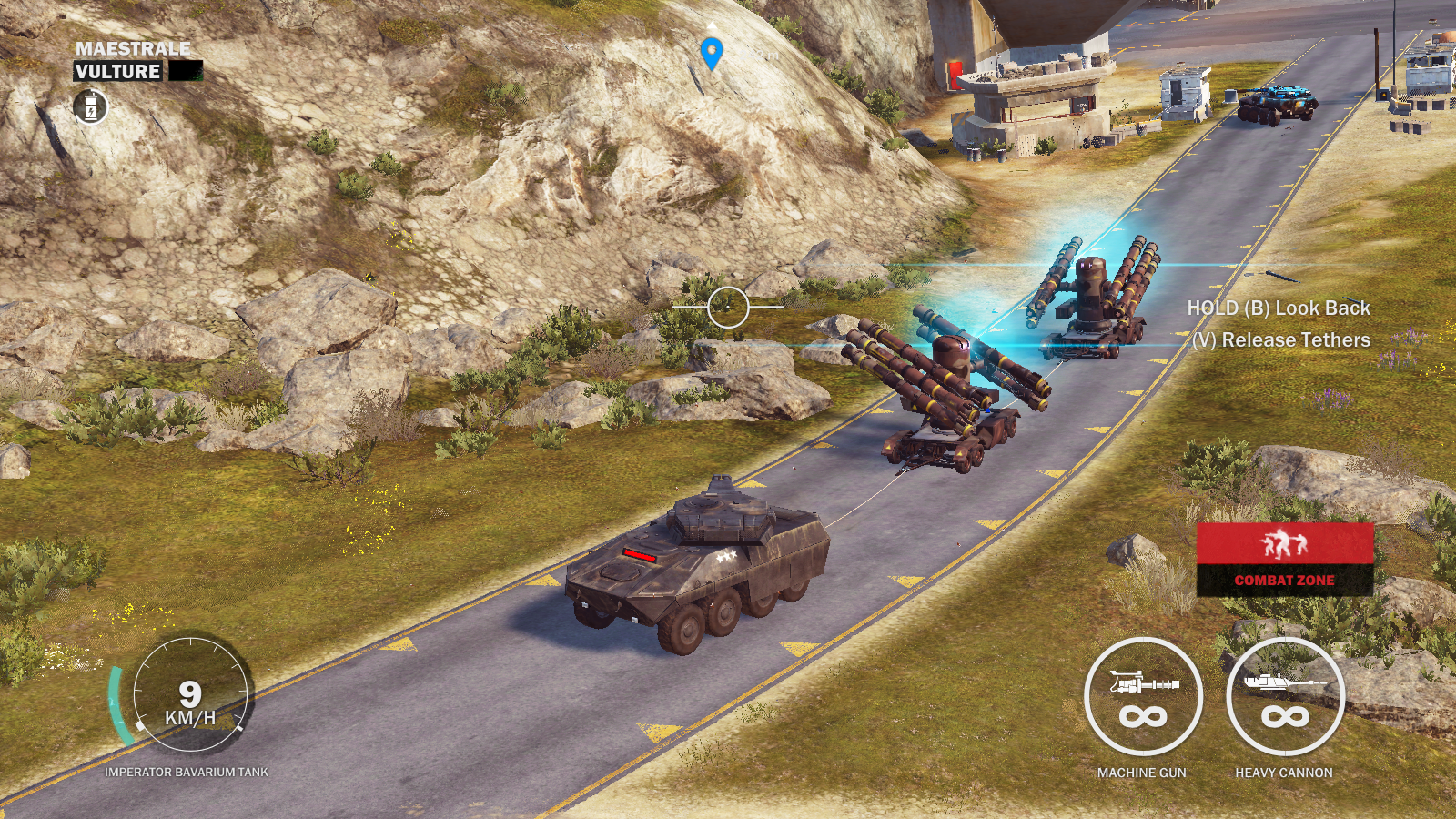Select the Heavy Cannon weapon icon
Screen dimensions: 1456x819
(1284, 697)
